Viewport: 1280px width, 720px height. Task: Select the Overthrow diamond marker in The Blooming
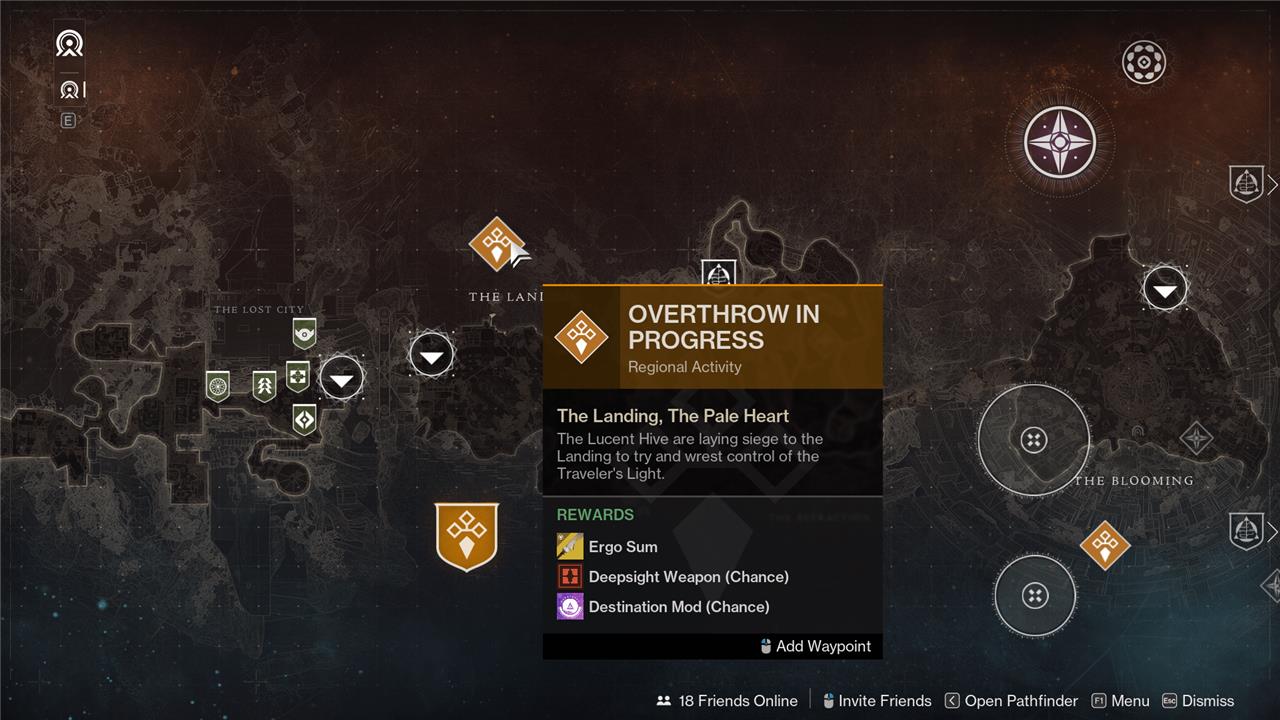pos(1105,545)
